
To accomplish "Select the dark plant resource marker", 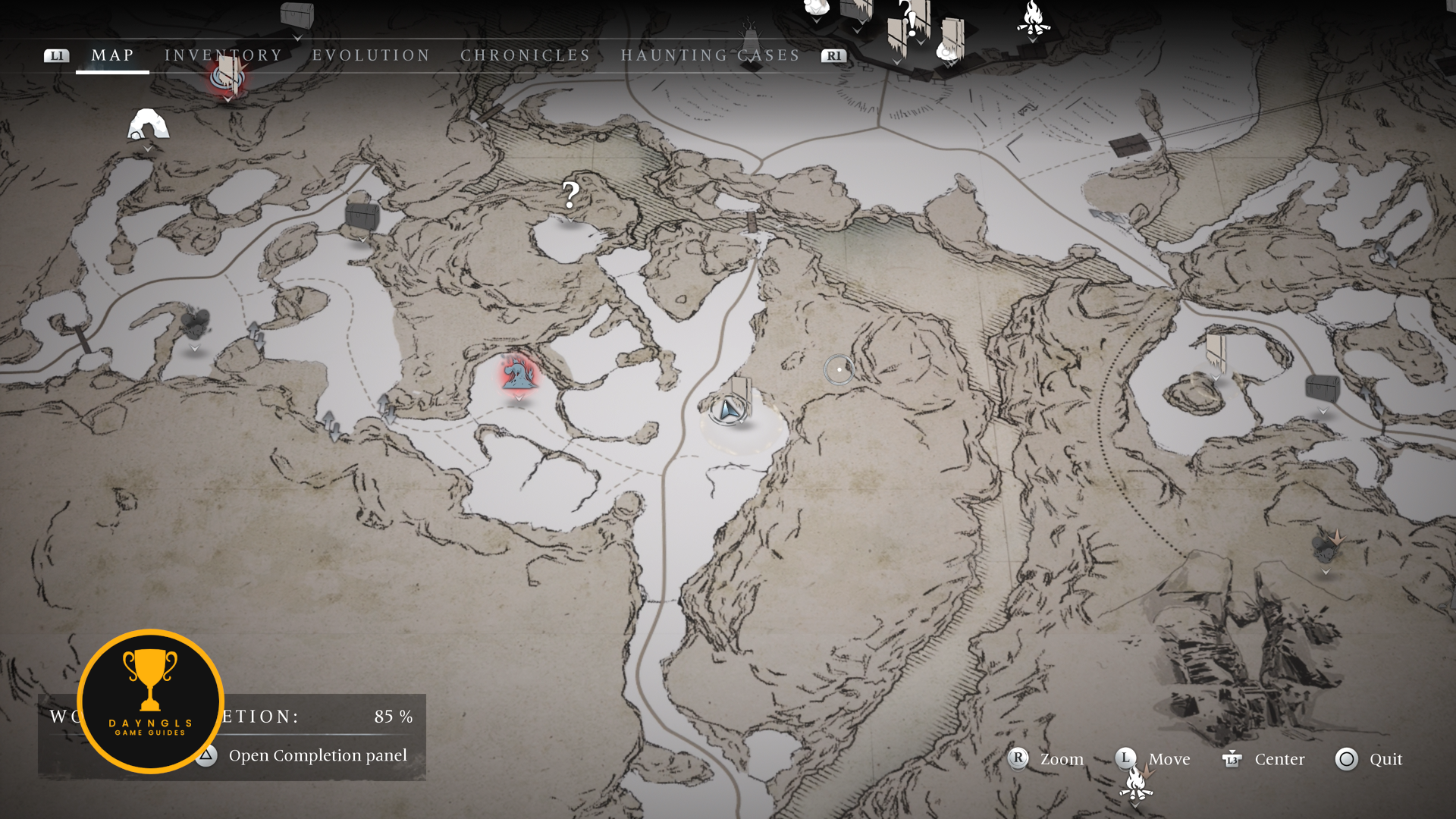I will (x=195, y=324).
